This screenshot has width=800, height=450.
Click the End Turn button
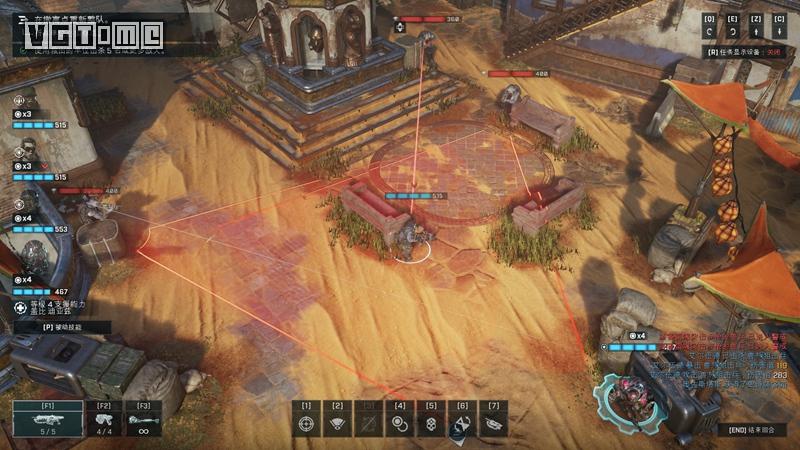point(751,429)
